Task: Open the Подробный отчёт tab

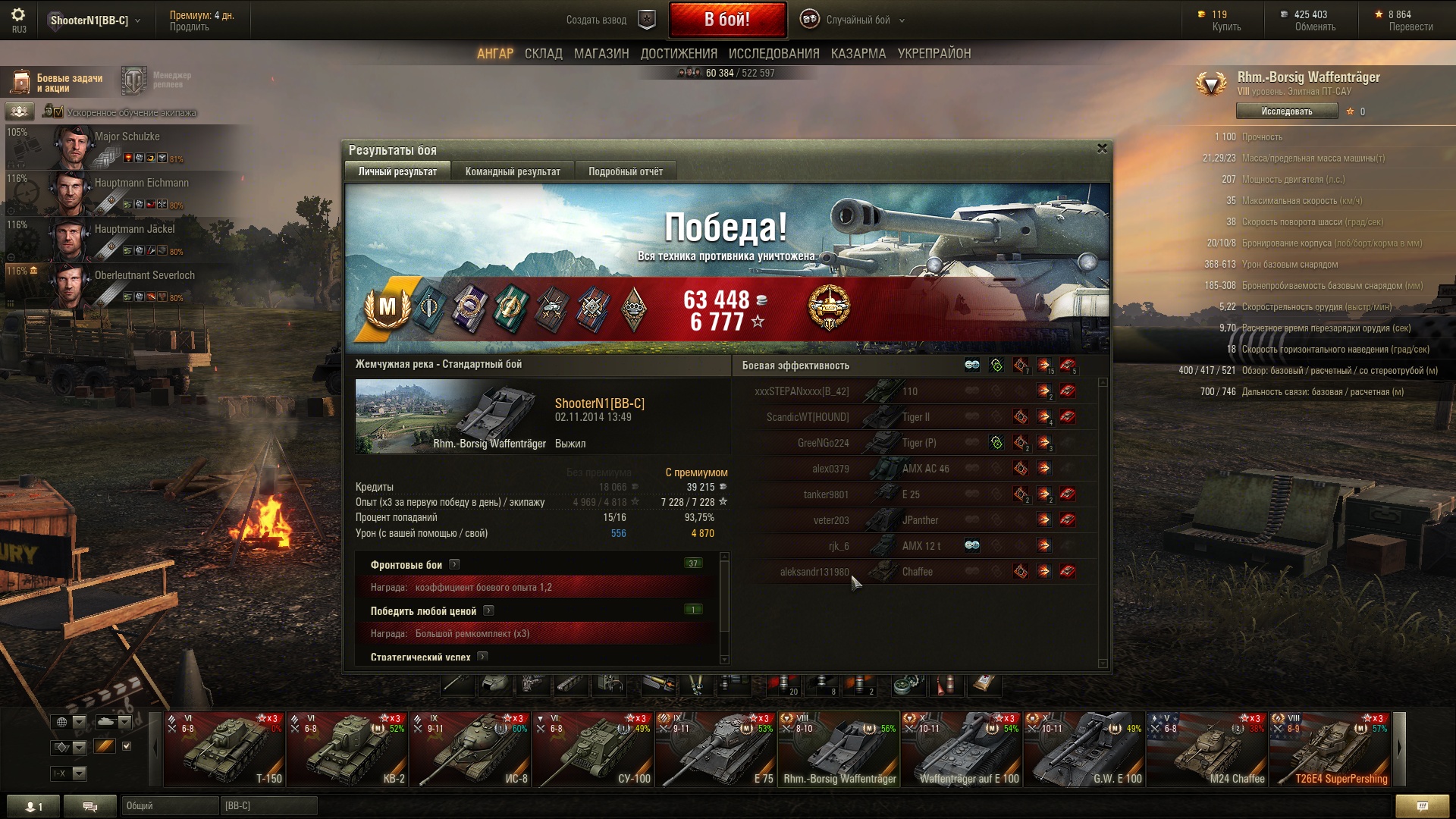Action: pyautogui.click(x=625, y=171)
